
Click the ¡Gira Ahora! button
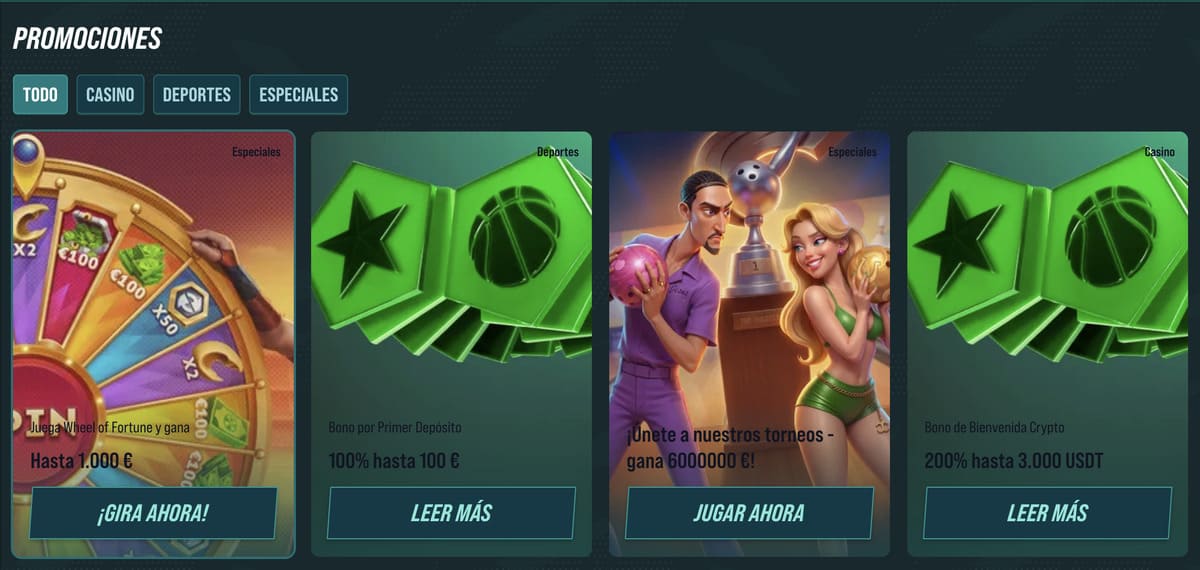(x=153, y=513)
